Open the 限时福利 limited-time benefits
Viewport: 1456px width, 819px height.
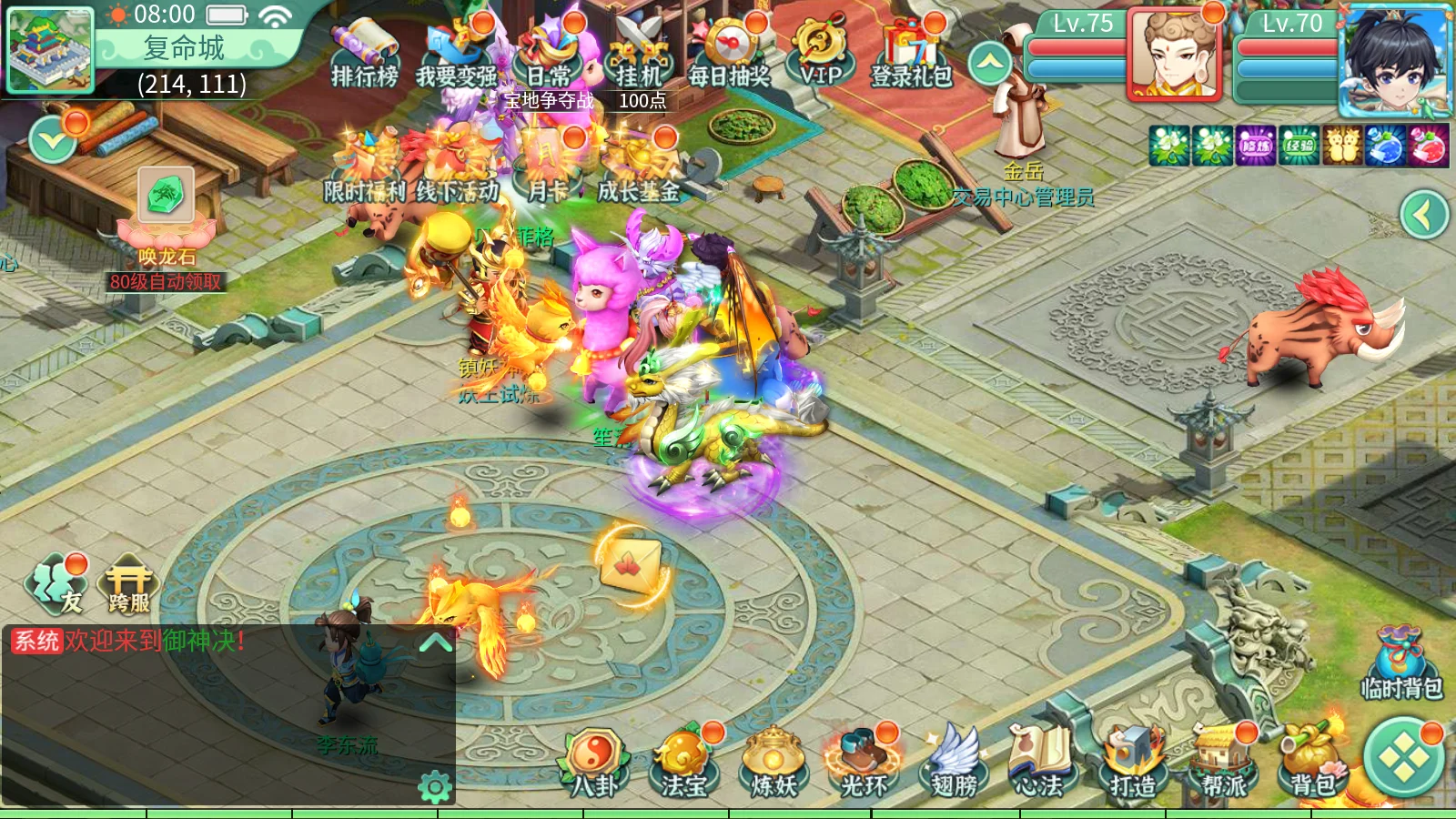[365, 168]
